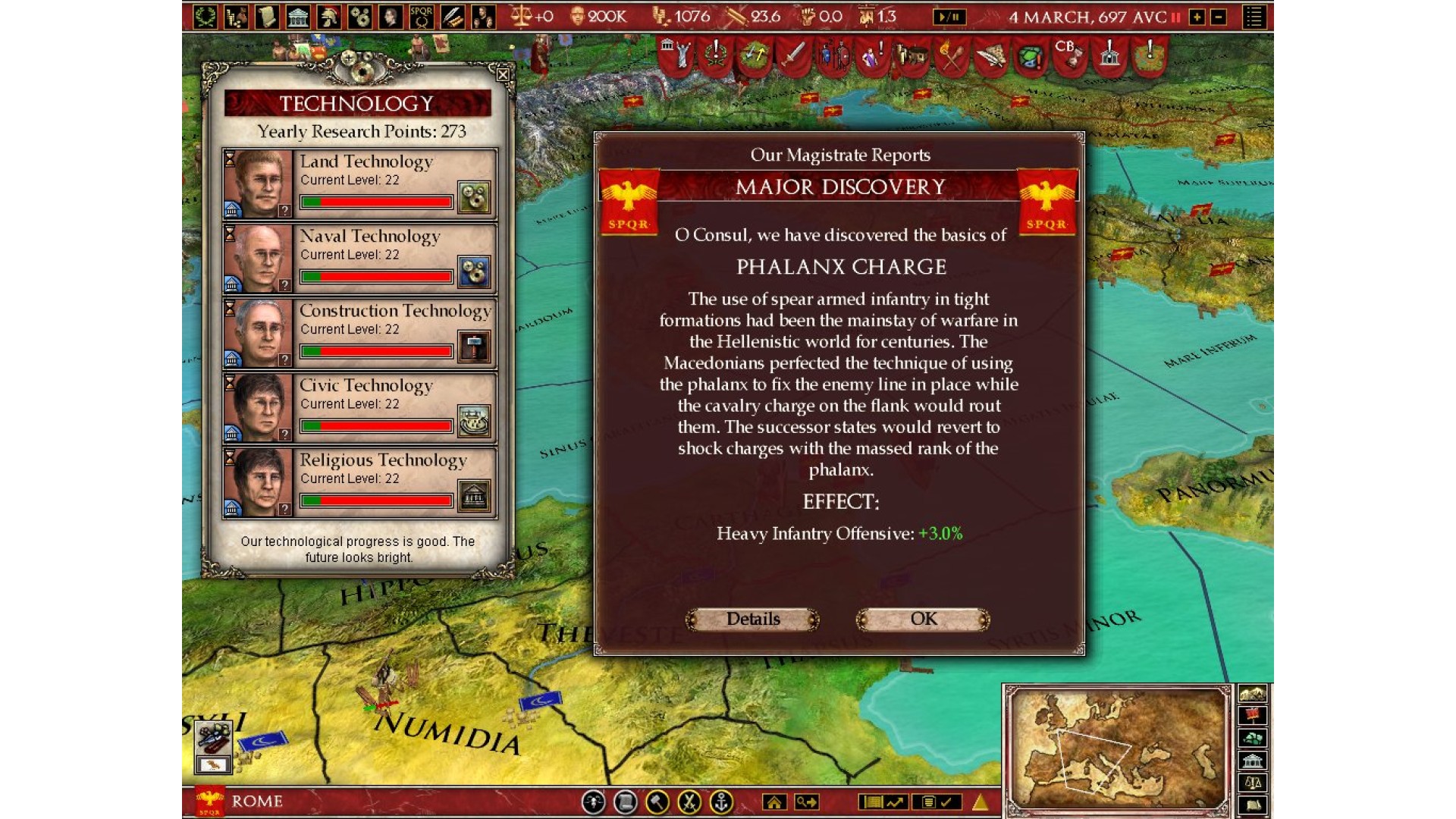Click the hammer build button
The height and width of the screenshot is (819, 1456).
657,802
